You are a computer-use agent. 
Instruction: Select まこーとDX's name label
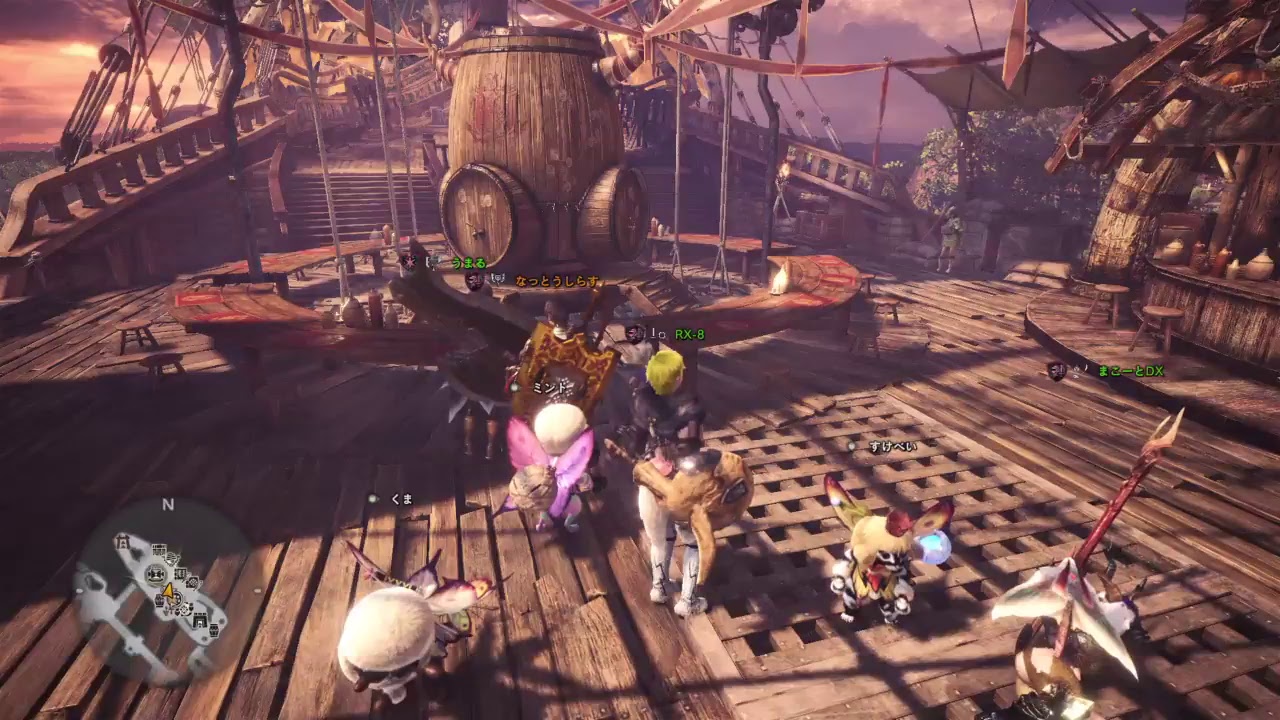pyautogui.click(x=1131, y=371)
